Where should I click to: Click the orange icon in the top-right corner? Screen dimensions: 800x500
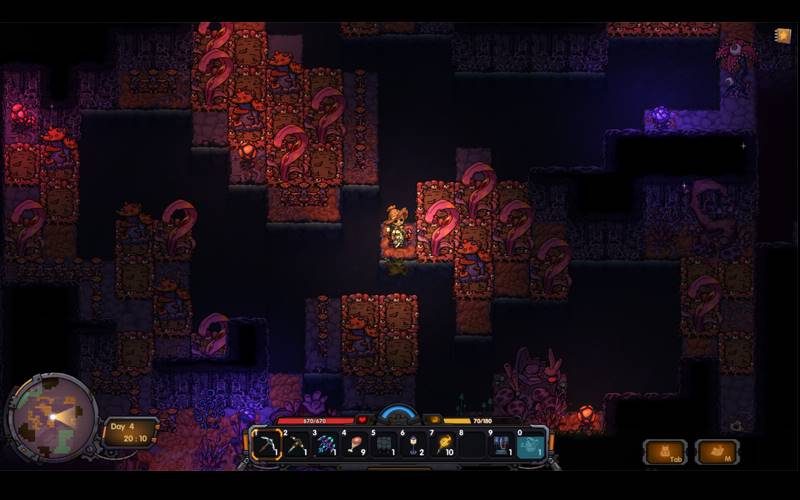[782, 36]
